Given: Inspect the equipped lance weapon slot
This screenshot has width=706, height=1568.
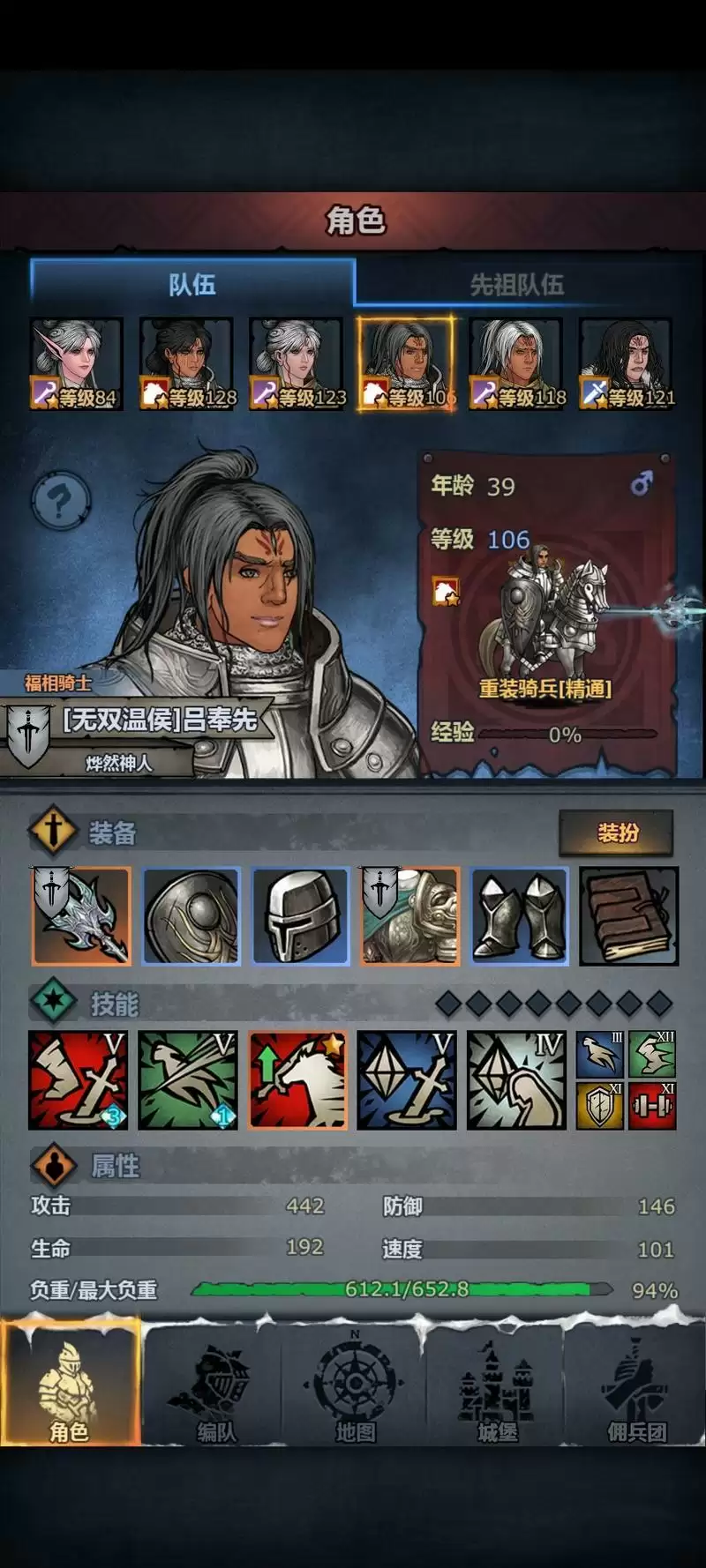Looking at the screenshot, I should click(x=81, y=915).
